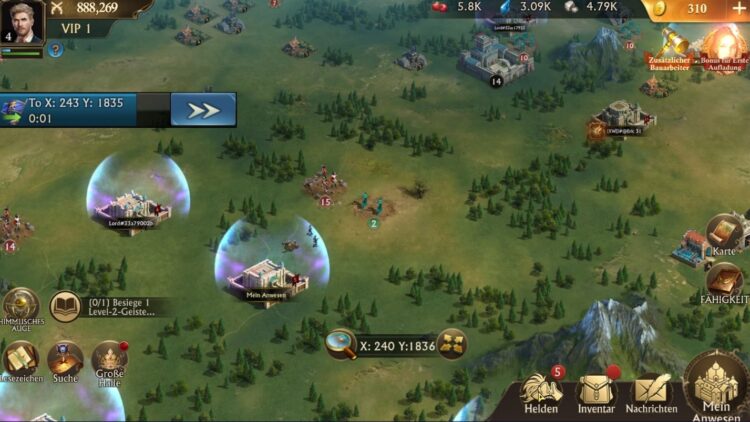Return to Mein Anwesen castle button
Viewport: 750px width, 422px height.
[x=717, y=387]
